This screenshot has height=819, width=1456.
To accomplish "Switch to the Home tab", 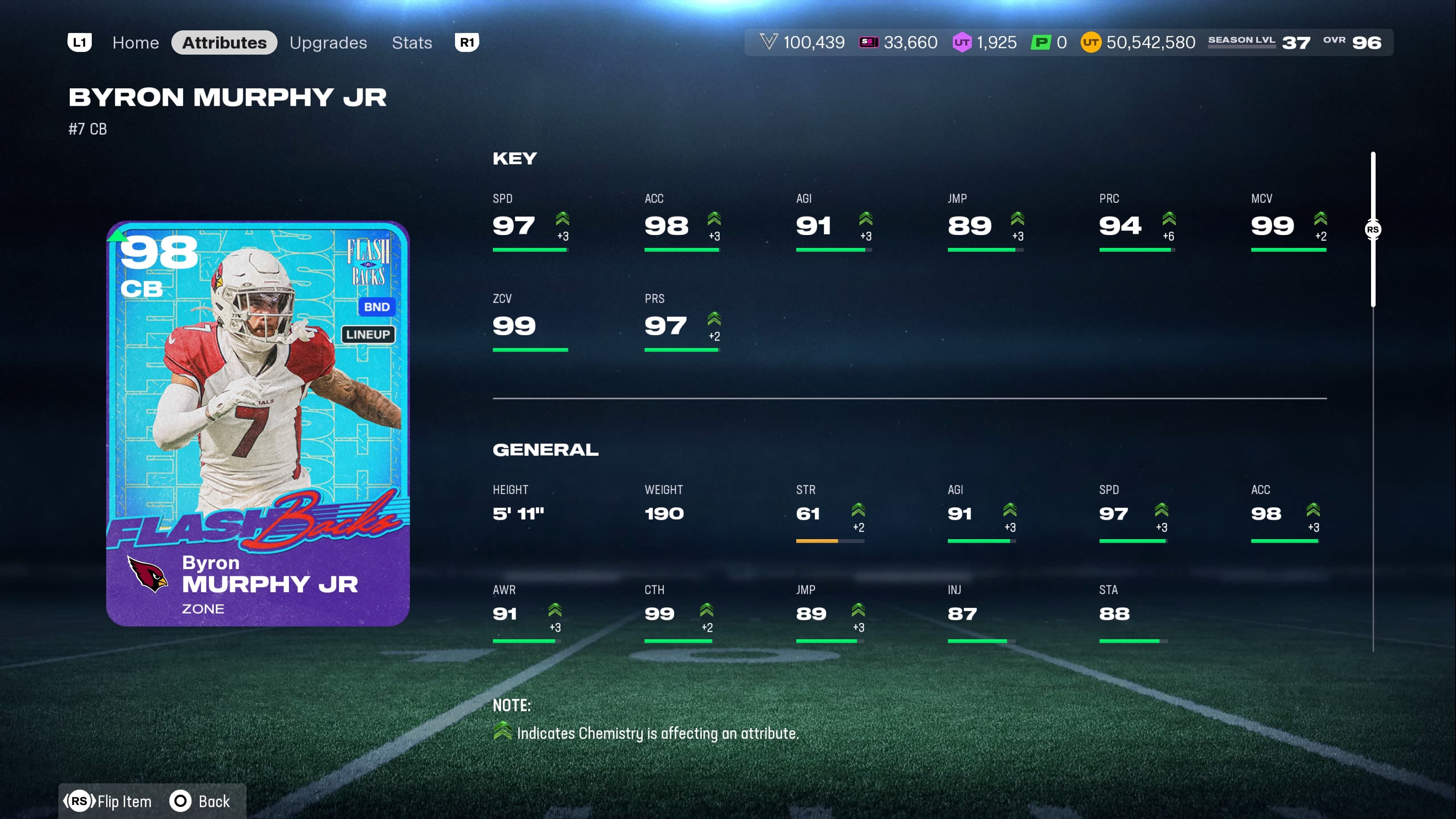I will coord(135,42).
